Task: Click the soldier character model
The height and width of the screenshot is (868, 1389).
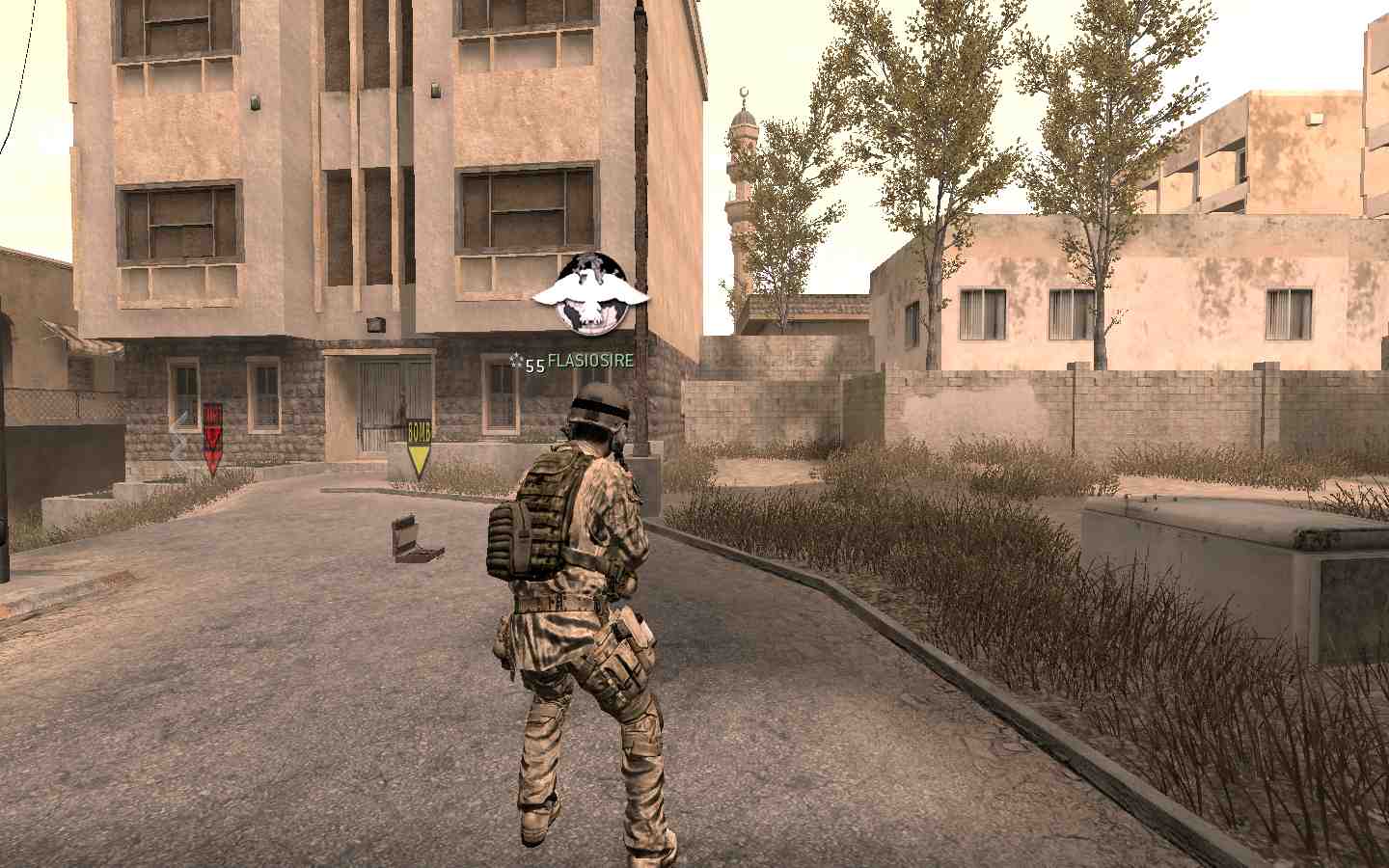Action: (579, 598)
